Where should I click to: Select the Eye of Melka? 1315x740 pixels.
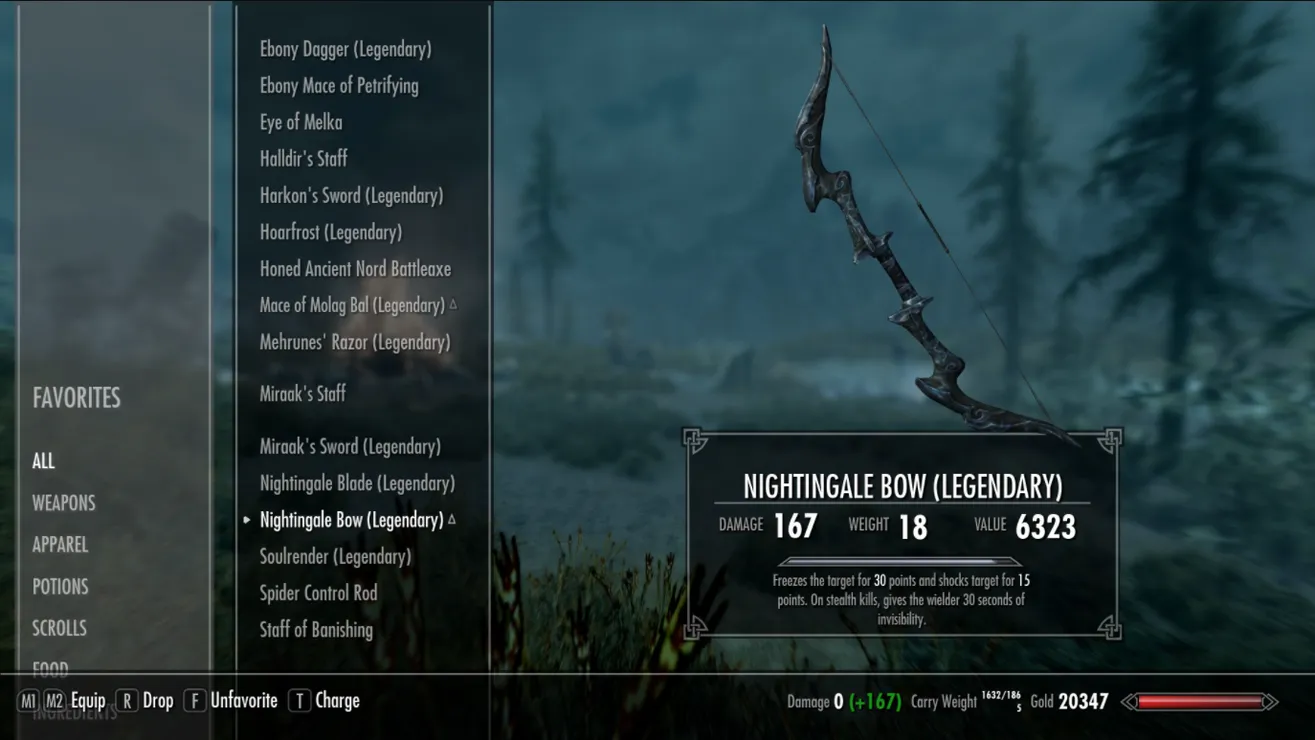pyautogui.click(x=301, y=122)
